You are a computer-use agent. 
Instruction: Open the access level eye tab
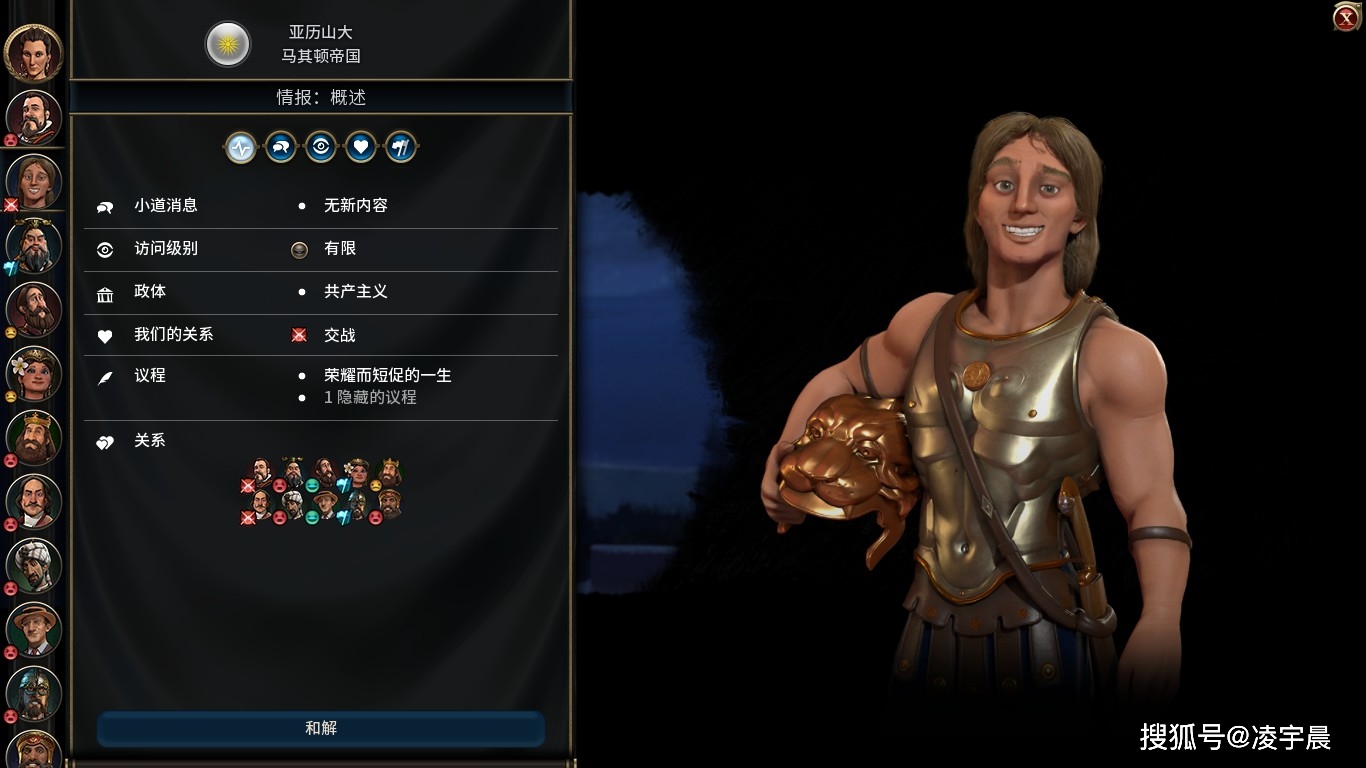click(x=320, y=147)
